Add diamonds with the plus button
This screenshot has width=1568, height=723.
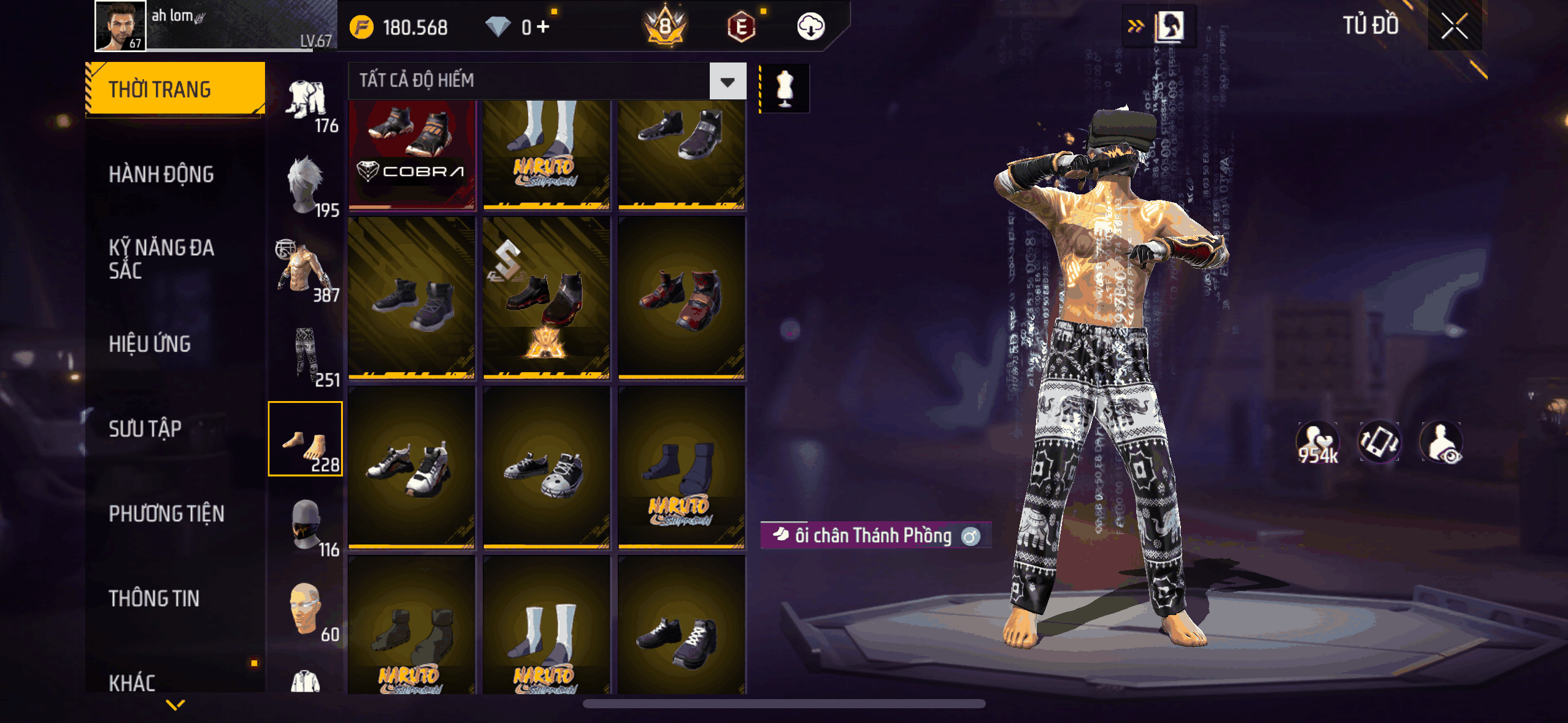point(543,27)
